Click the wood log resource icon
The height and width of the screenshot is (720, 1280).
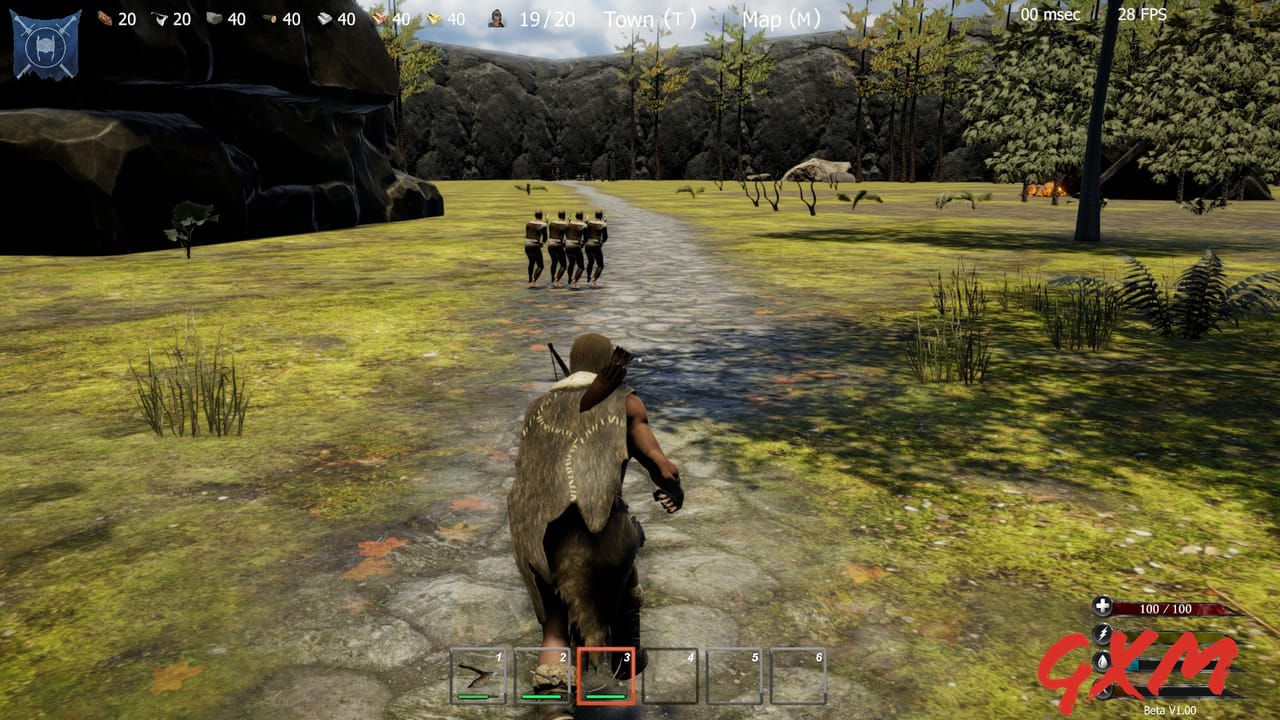coord(268,18)
